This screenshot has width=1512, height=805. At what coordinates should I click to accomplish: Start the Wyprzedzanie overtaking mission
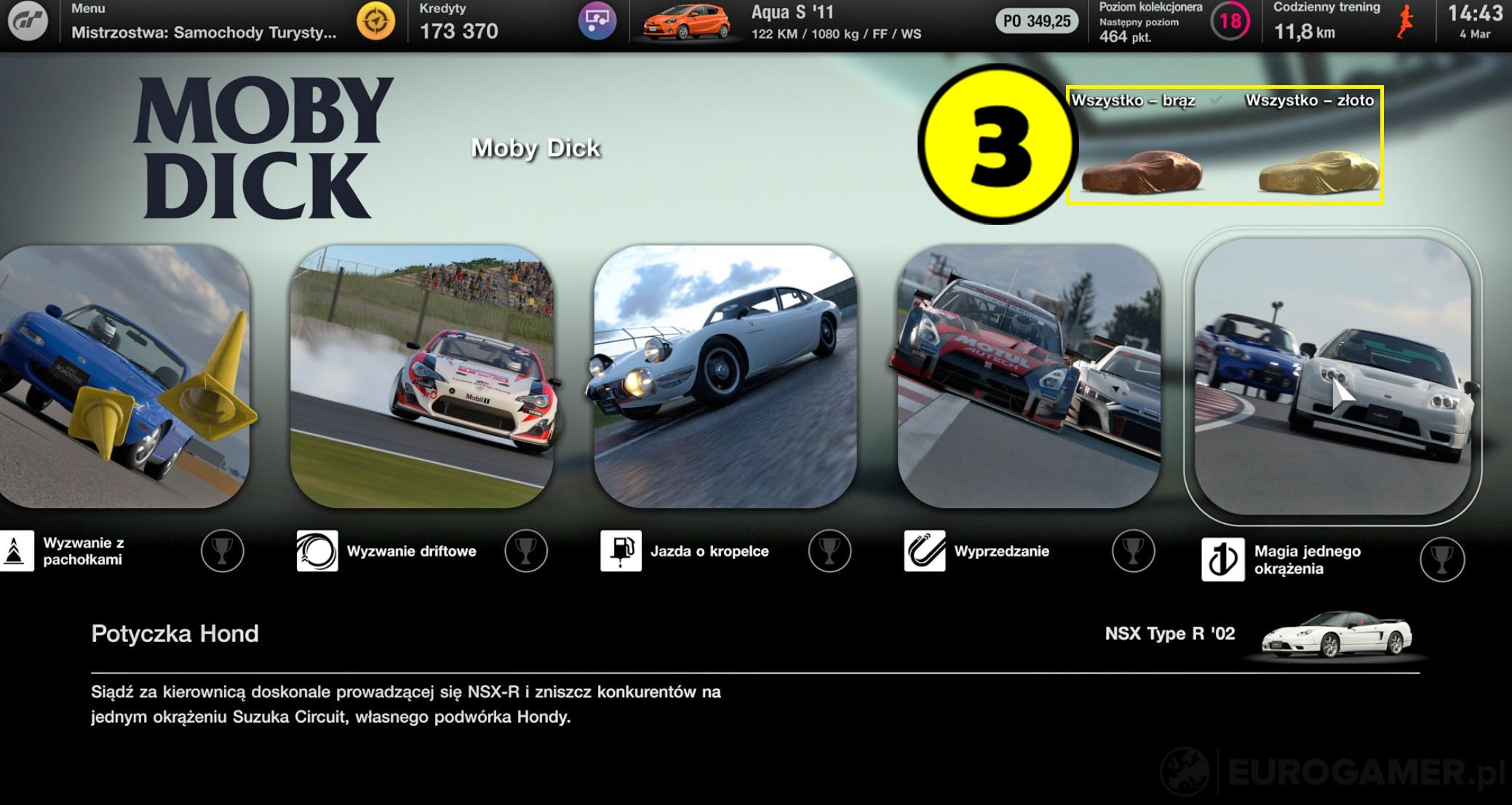(1029, 376)
